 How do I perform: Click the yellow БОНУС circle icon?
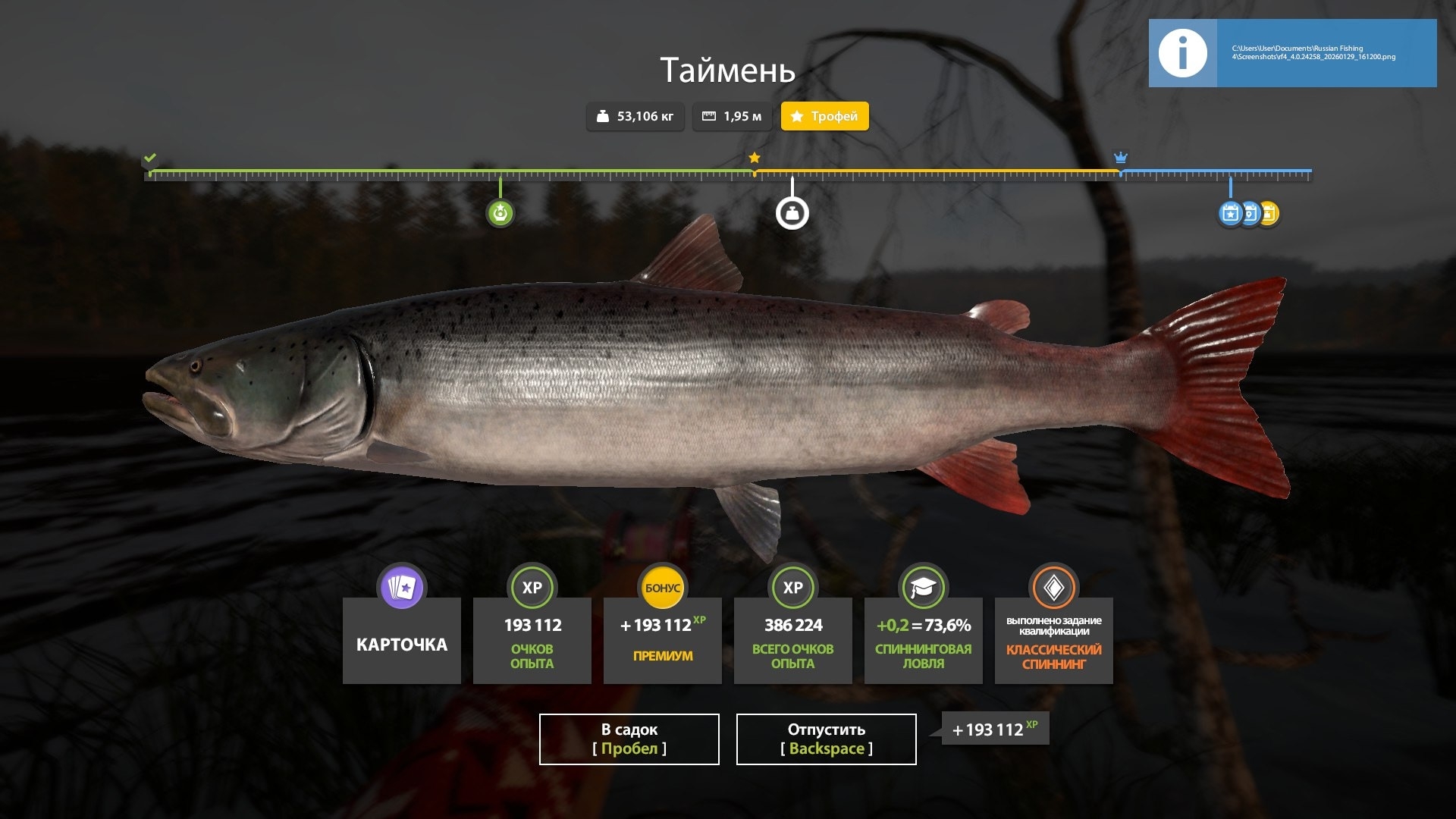(662, 587)
